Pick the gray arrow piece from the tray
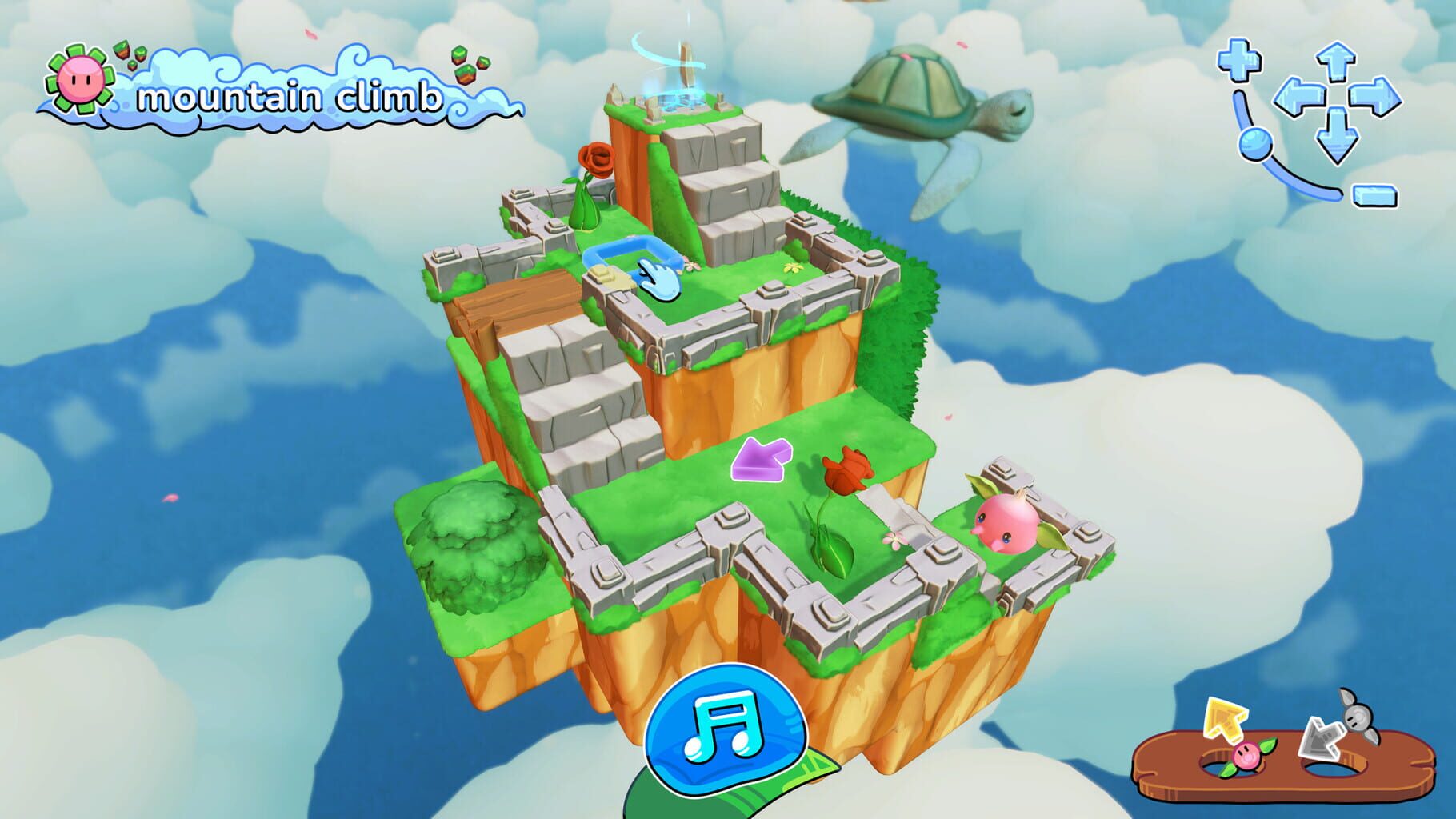The height and width of the screenshot is (819, 1456). 1322,739
